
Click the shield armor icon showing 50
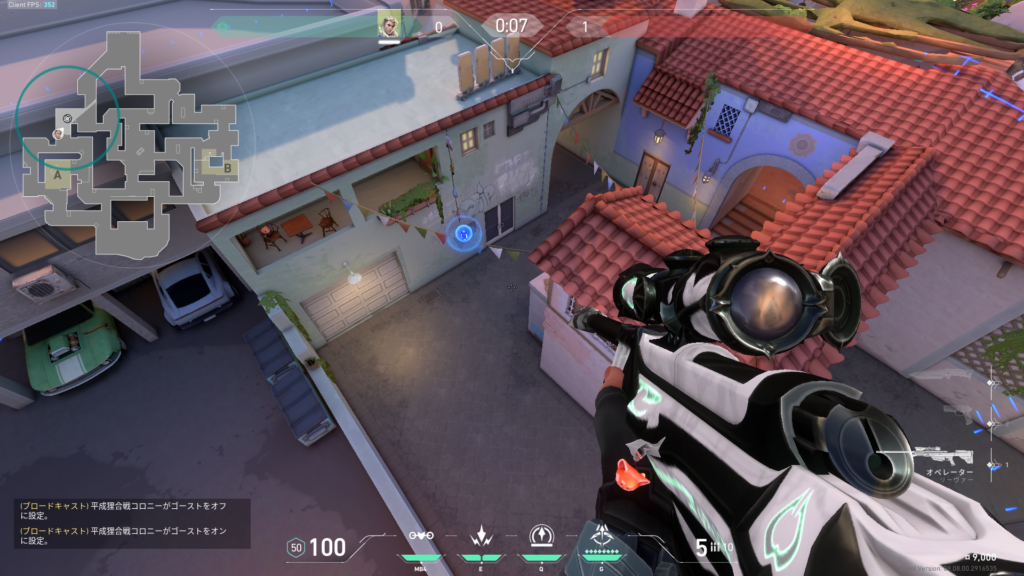point(295,547)
